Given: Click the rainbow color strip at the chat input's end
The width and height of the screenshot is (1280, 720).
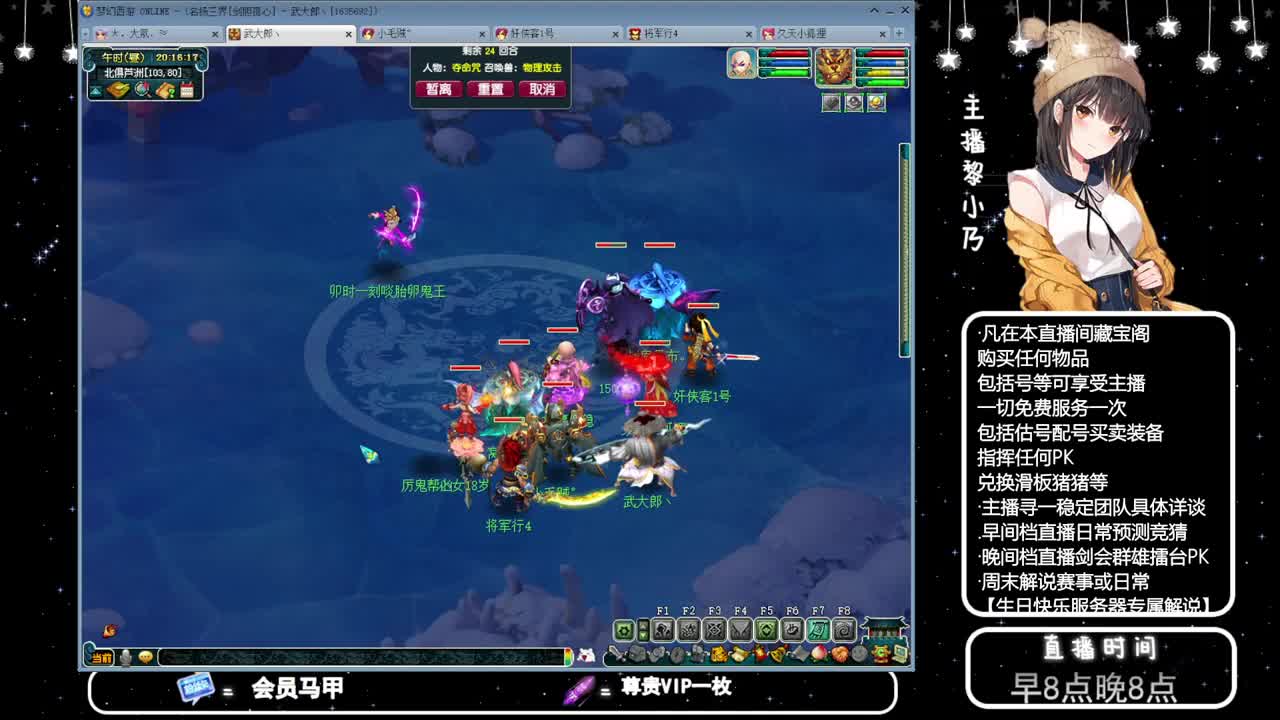Looking at the screenshot, I should coord(568,657).
